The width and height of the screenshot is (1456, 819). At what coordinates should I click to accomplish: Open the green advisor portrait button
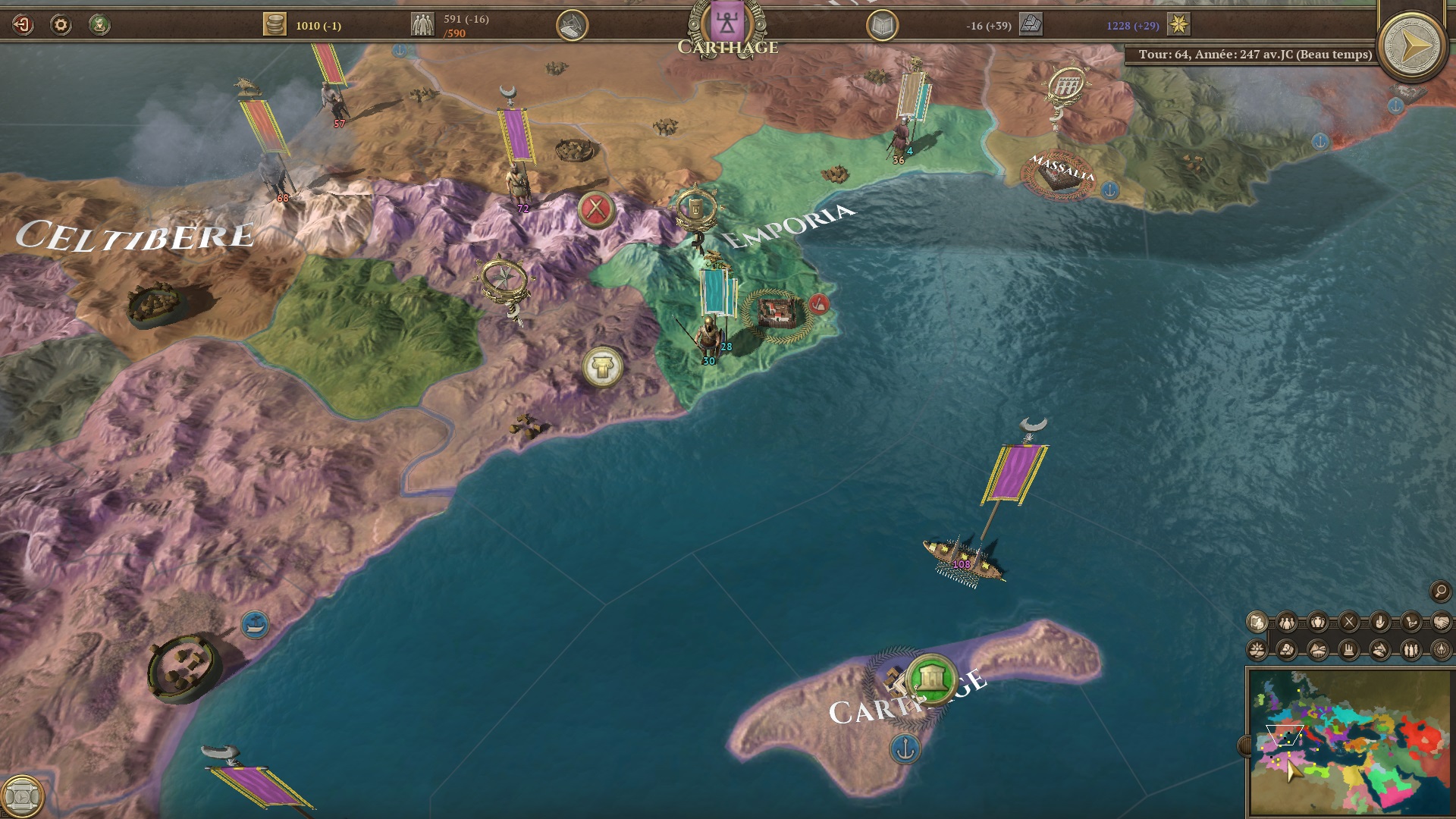pyautogui.click(x=99, y=25)
